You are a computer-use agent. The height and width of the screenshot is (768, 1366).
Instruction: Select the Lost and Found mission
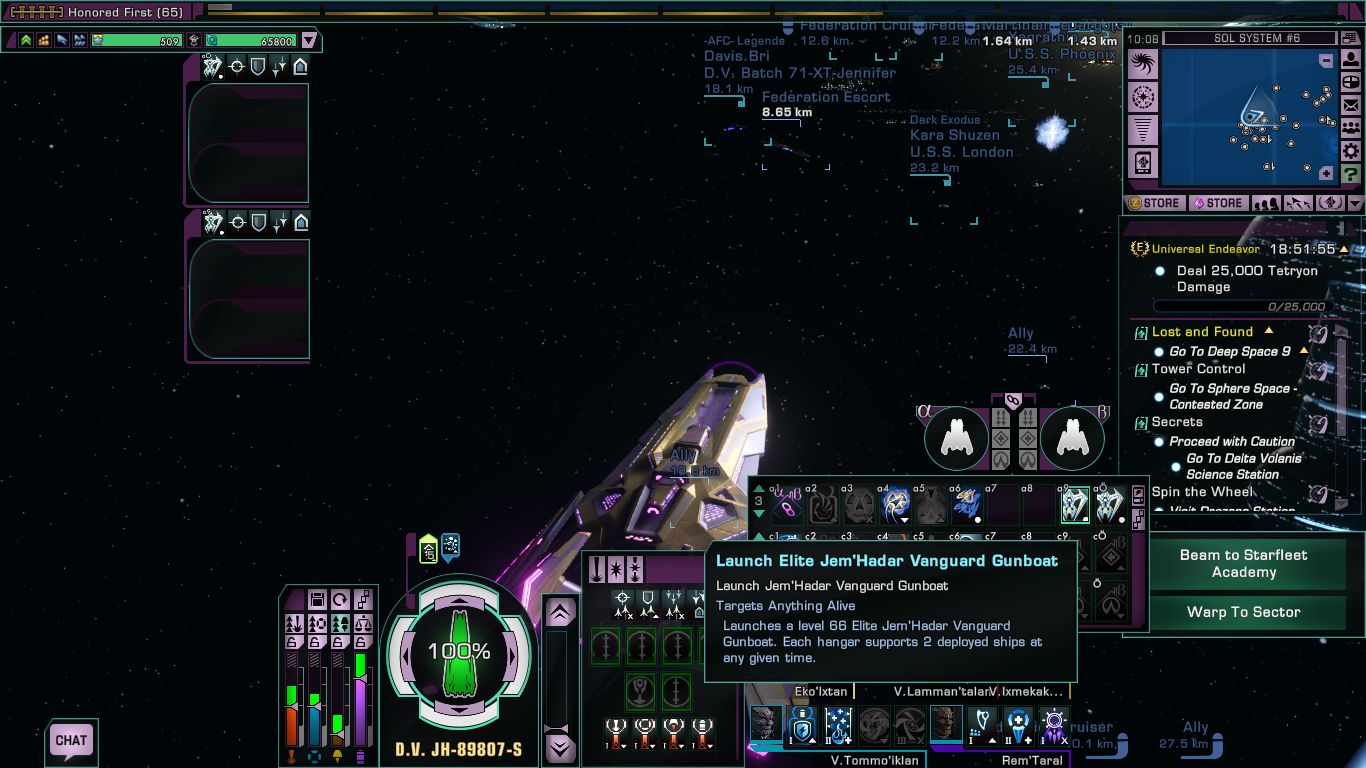[1202, 332]
